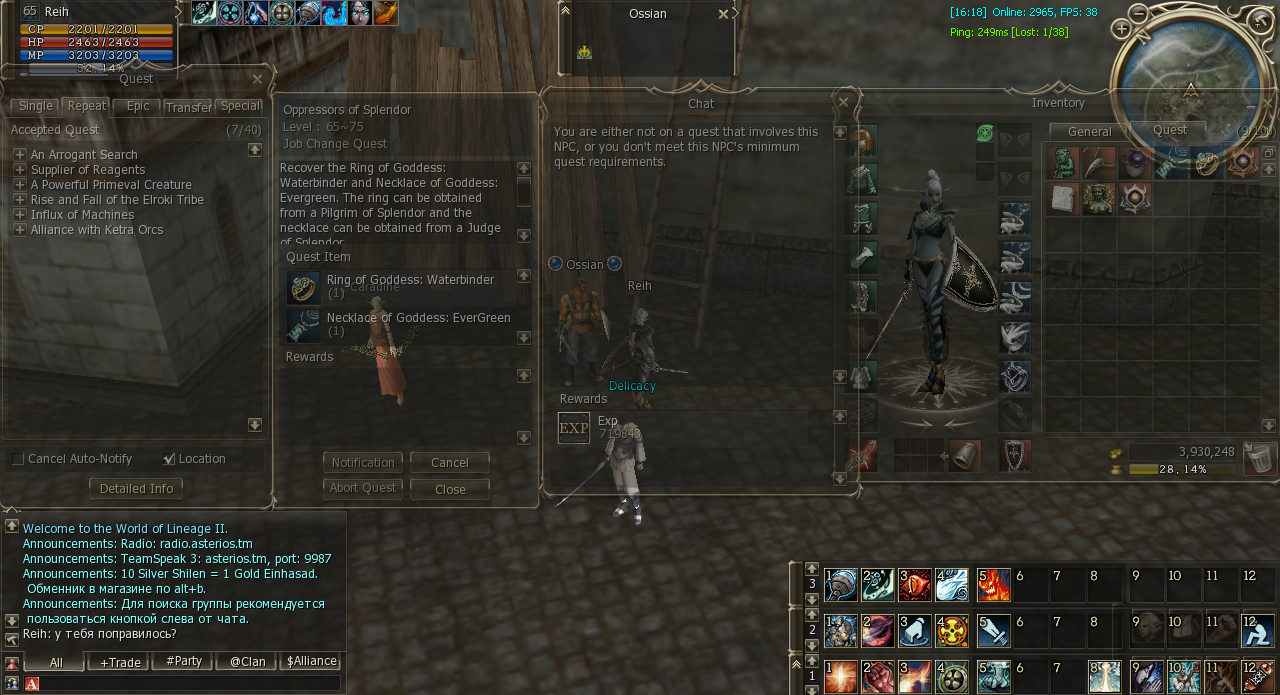This screenshot has width=1280, height=695.
Task: Close the Ossian target window
Action: (x=723, y=14)
